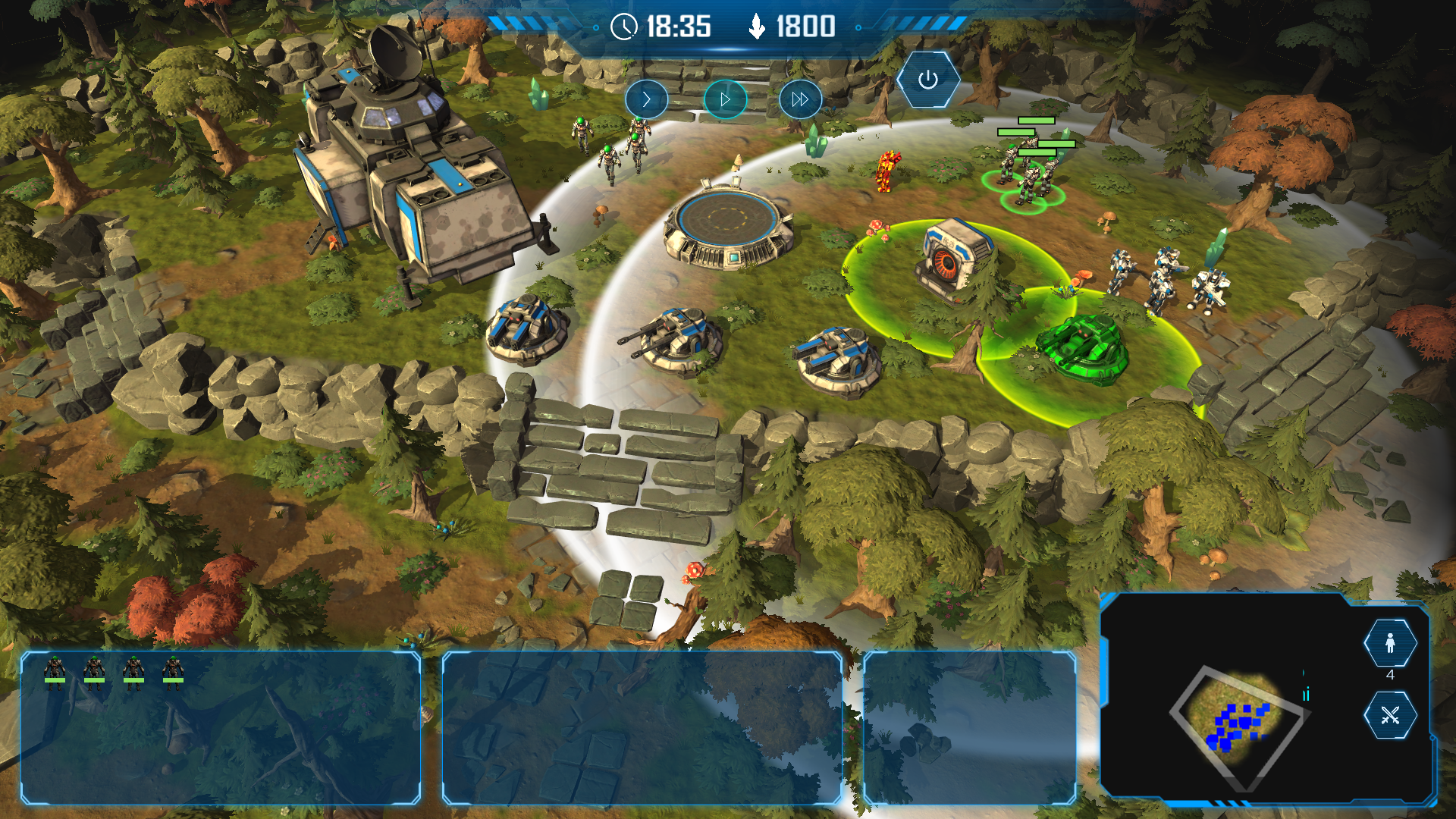1456x819 pixels.
Task: Click the single-arrow slow speed button
Action: [646, 99]
